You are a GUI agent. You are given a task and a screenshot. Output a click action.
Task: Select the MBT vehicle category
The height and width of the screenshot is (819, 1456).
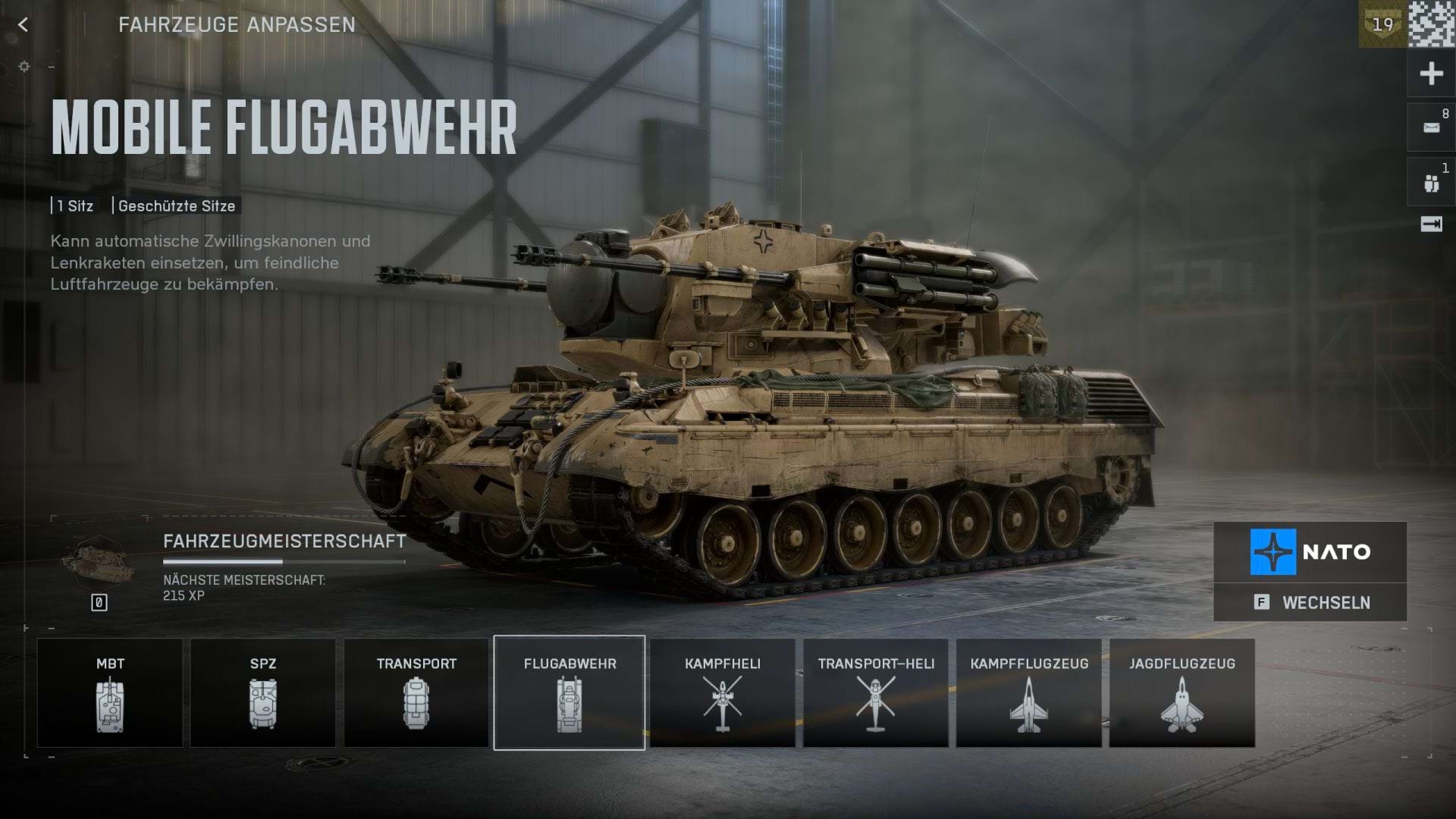click(x=110, y=693)
